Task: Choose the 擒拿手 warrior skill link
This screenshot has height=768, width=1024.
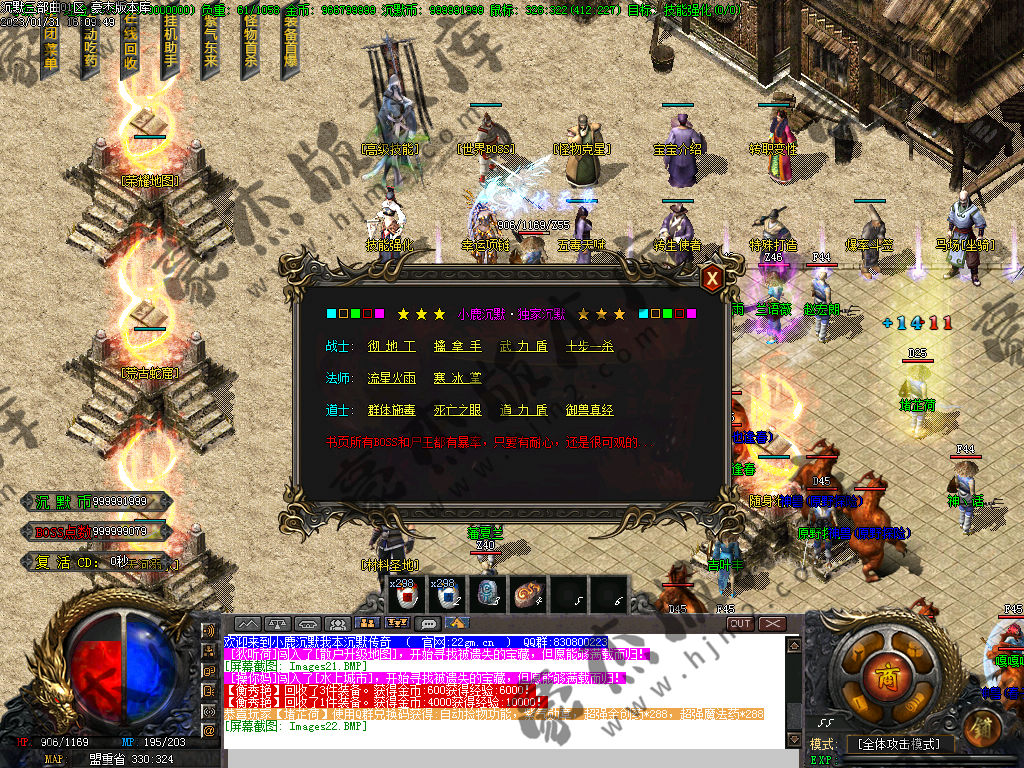Action: 457,346
